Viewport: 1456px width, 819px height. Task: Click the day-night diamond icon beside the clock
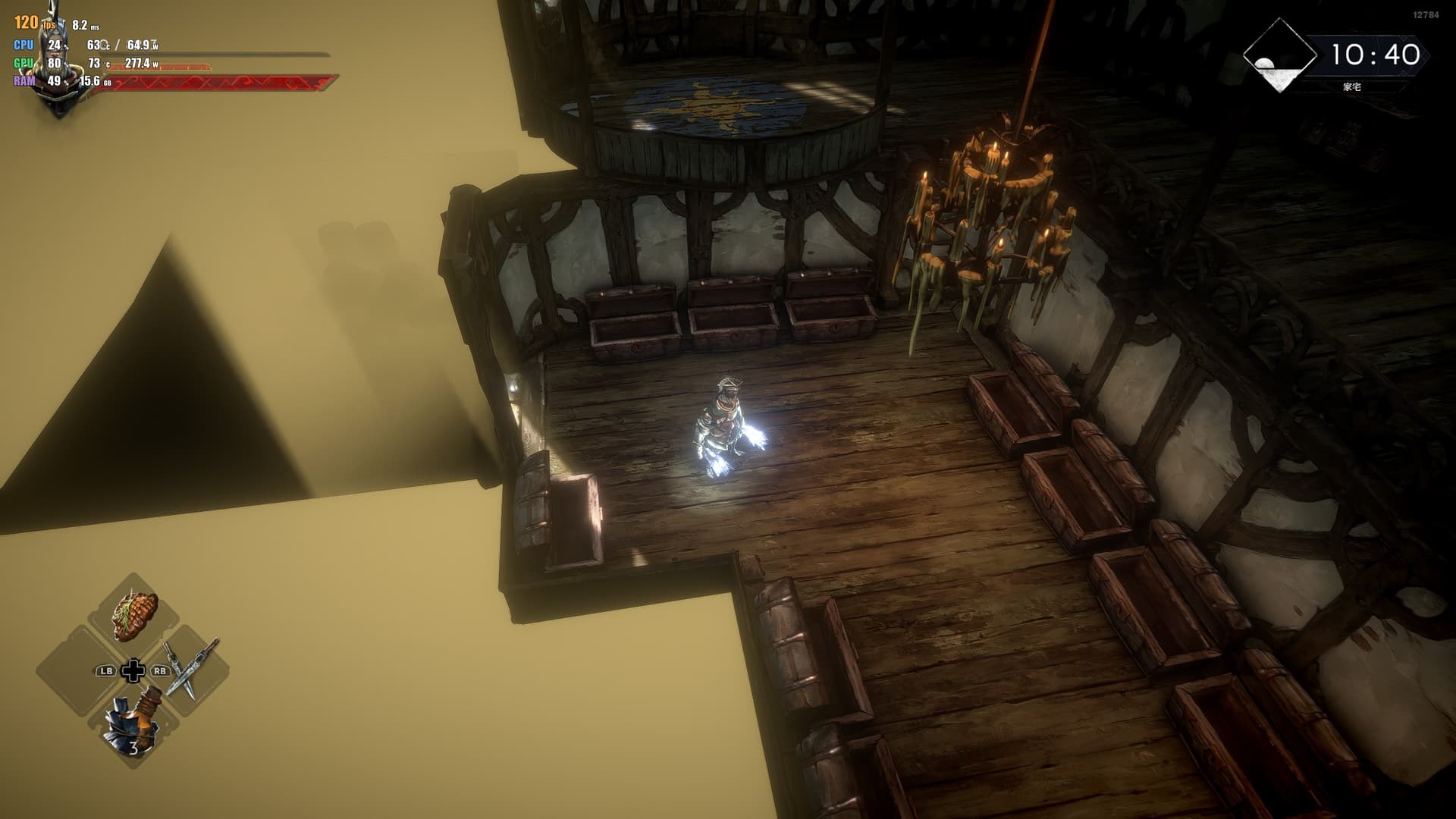point(1280,56)
